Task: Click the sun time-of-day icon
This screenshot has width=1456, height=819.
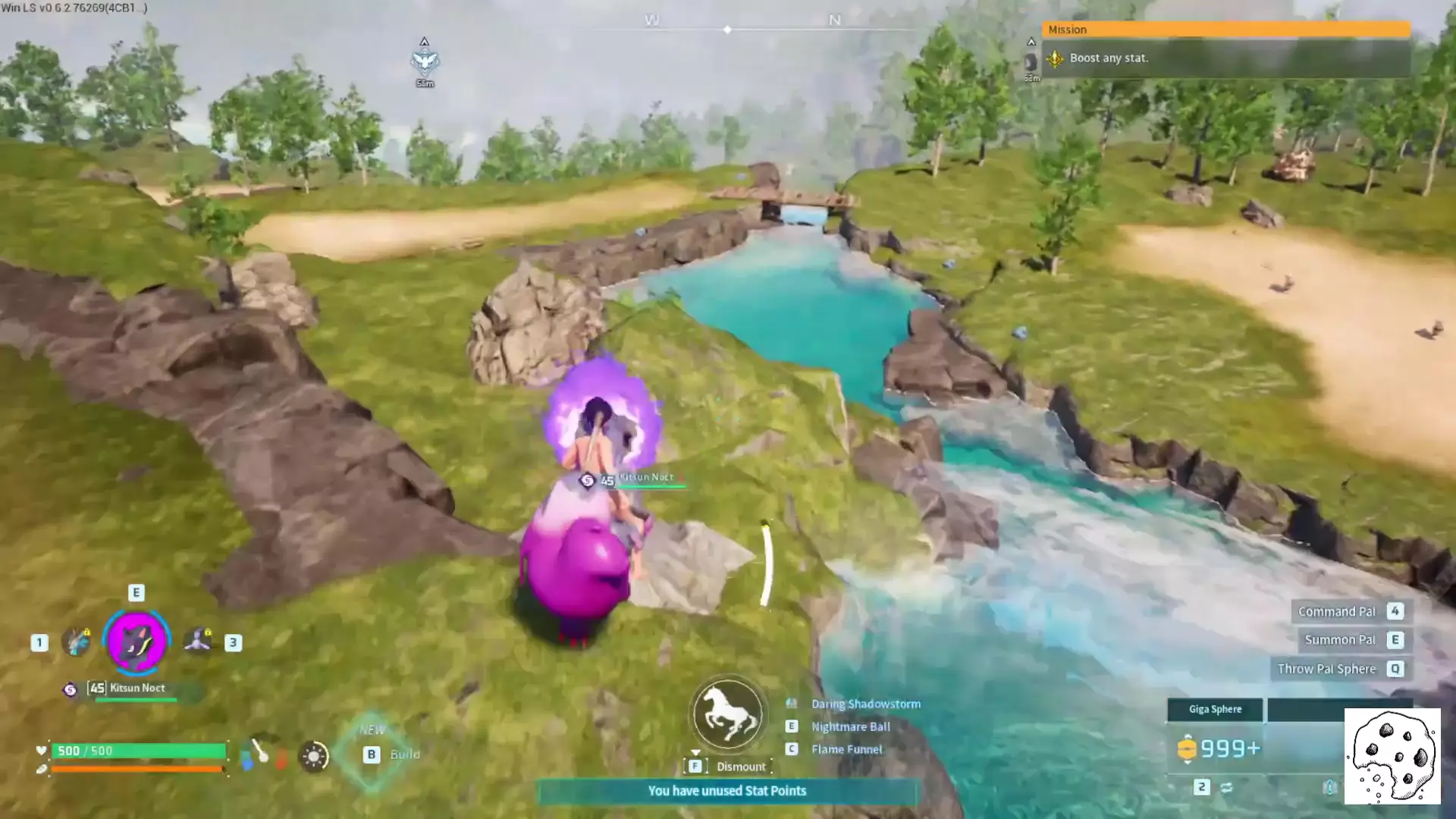Action: click(x=313, y=756)
